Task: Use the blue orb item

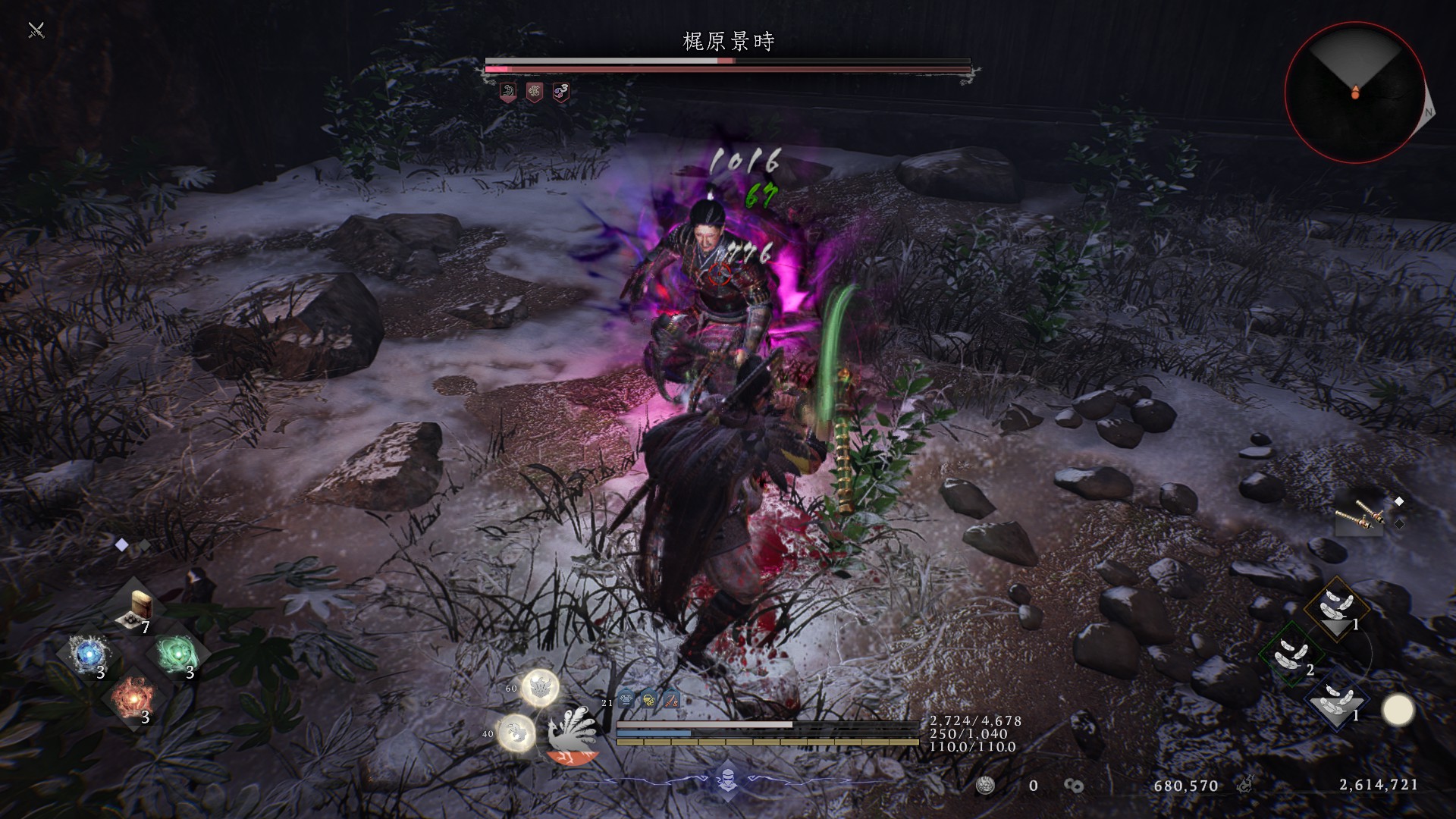Action: pos(88,654)
